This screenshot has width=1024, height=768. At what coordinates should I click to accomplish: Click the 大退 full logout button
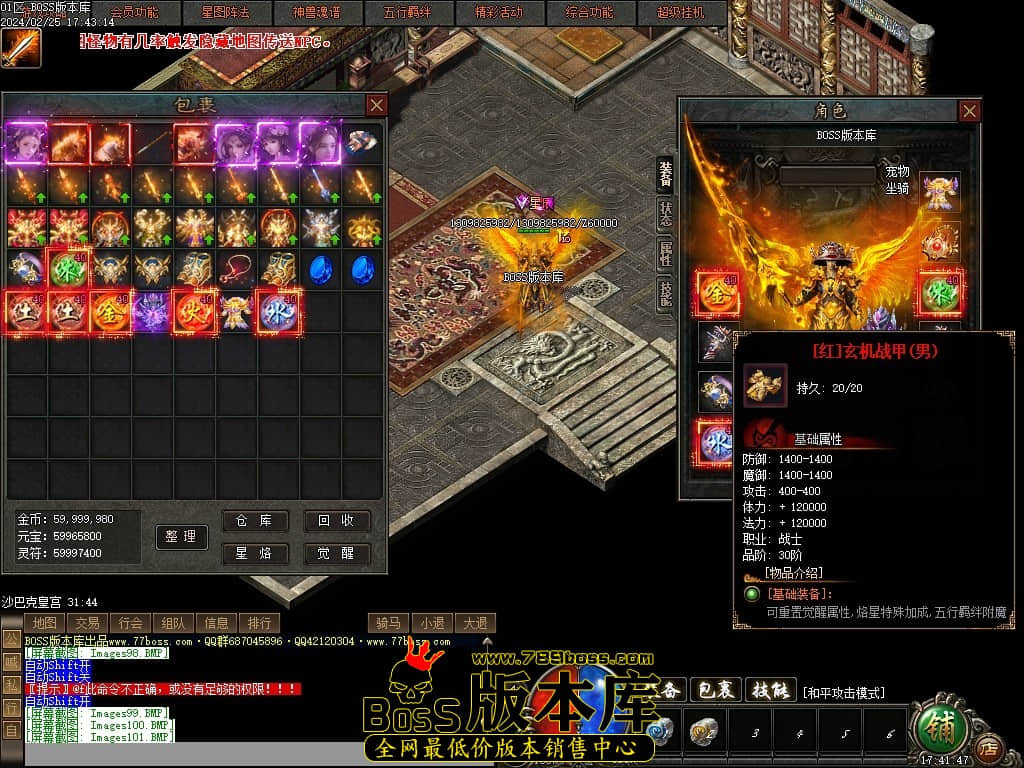pyautogui.click(x=474, y=622)
